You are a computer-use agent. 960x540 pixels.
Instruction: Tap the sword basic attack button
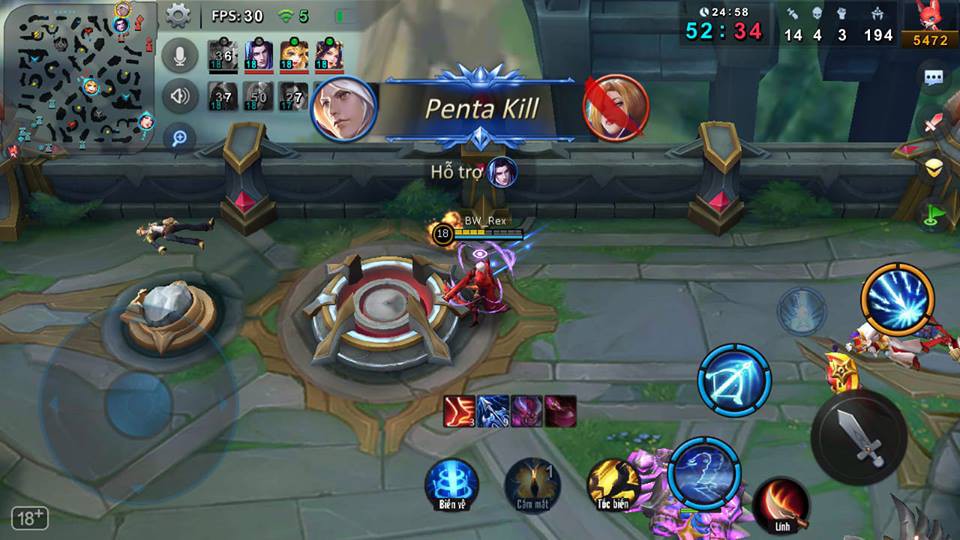tap(859, 437)
